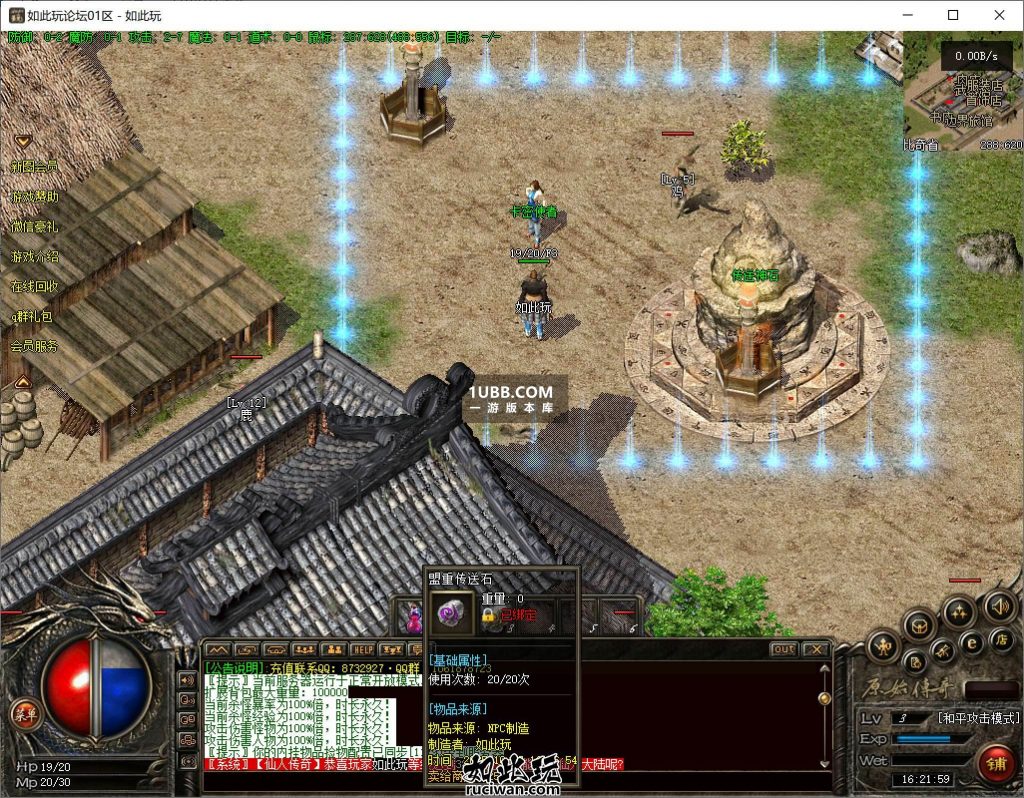Open the bag with the chest icon
Viewport: 1024px width, 798px height.
coord(919,625)
